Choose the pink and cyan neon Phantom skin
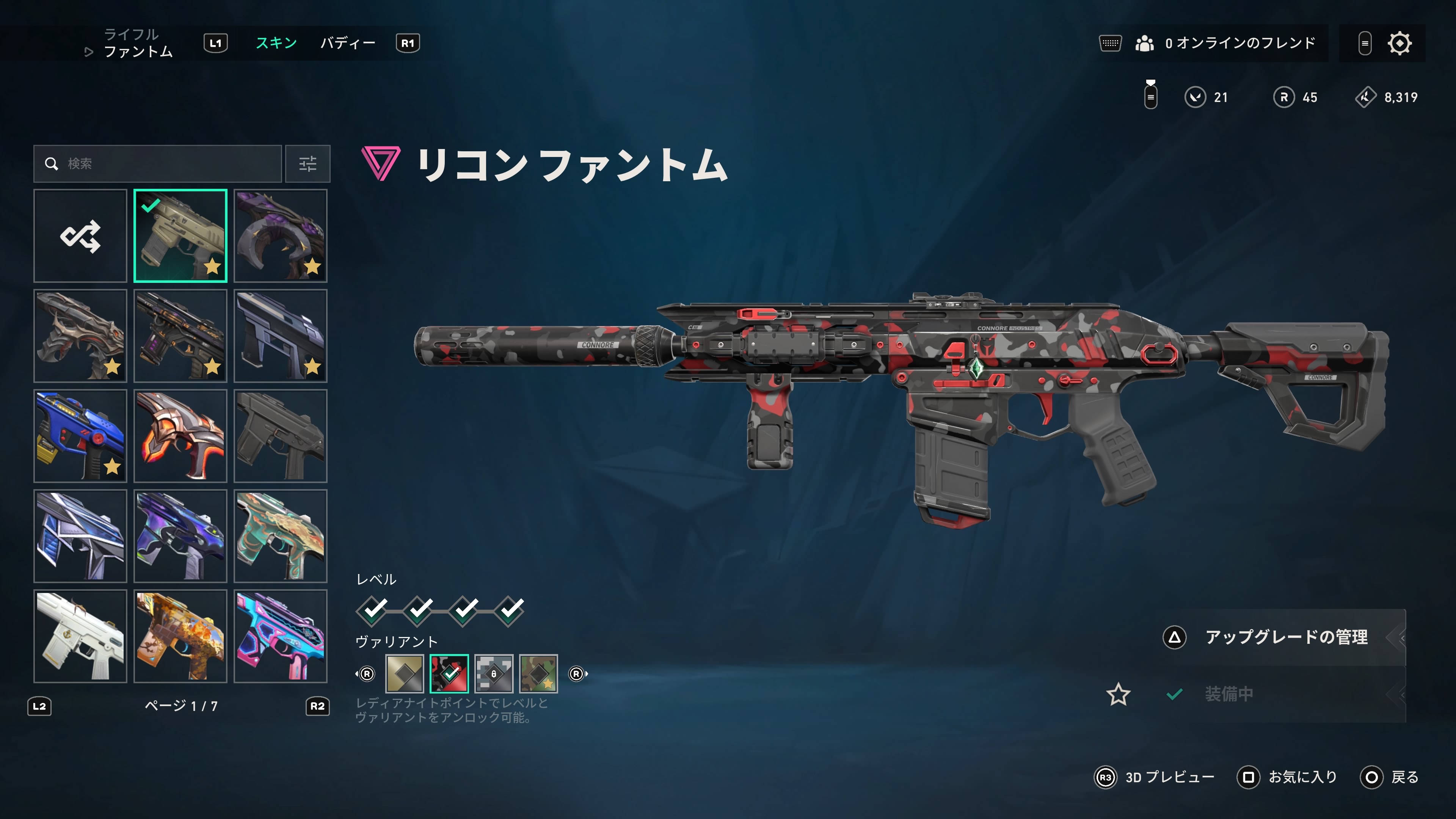The image size is (1456, 819). 280,636
